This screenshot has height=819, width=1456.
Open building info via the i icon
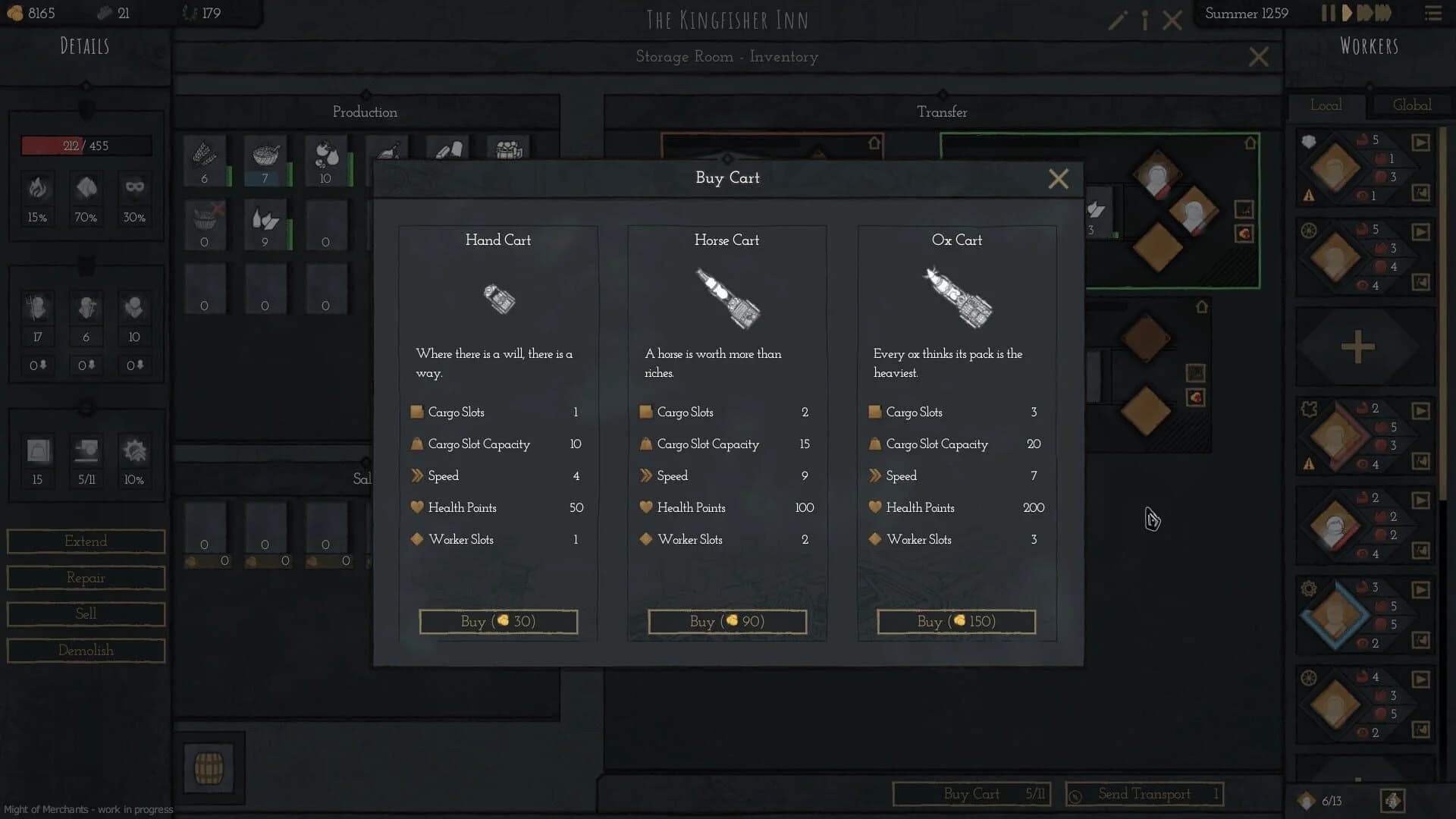[1144, 20]
